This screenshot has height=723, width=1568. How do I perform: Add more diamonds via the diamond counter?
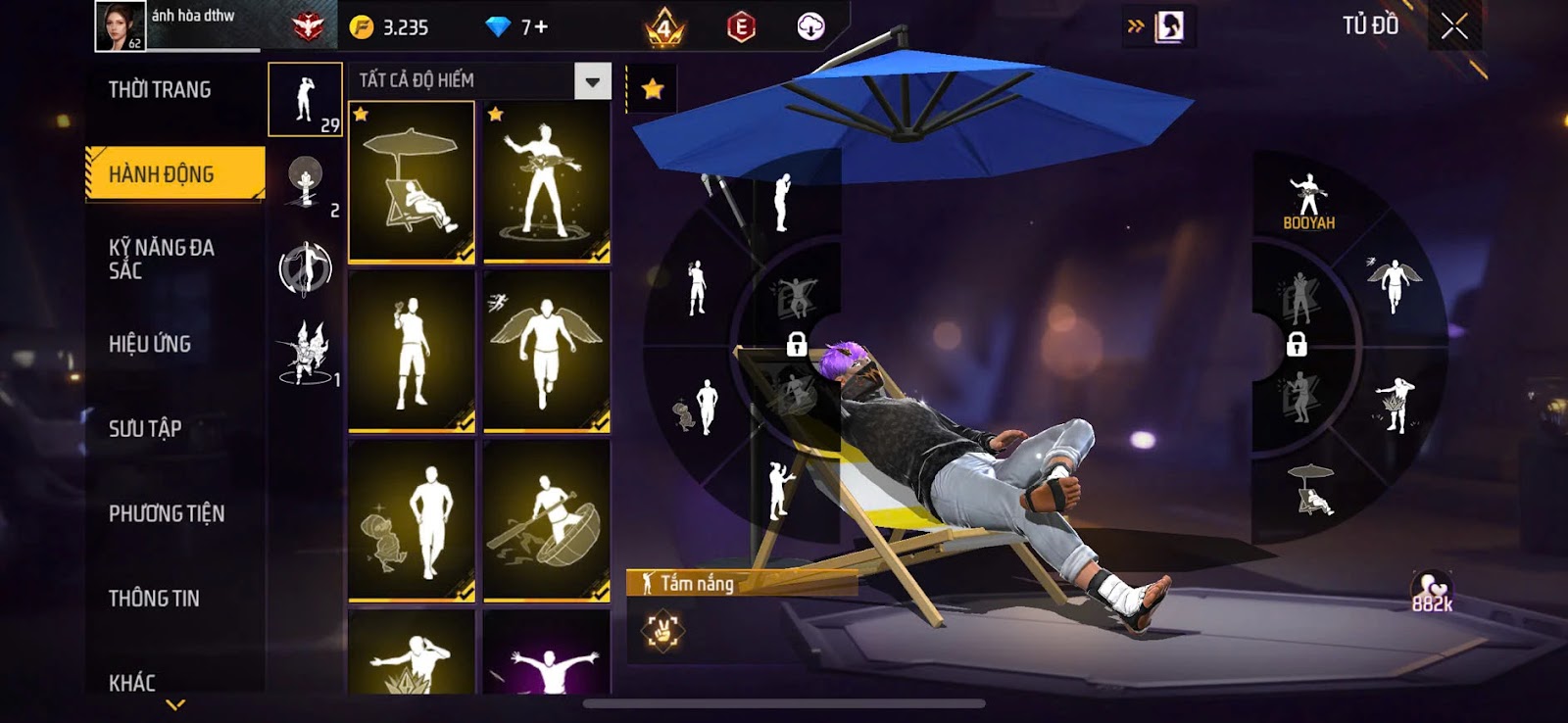[517, 27]
